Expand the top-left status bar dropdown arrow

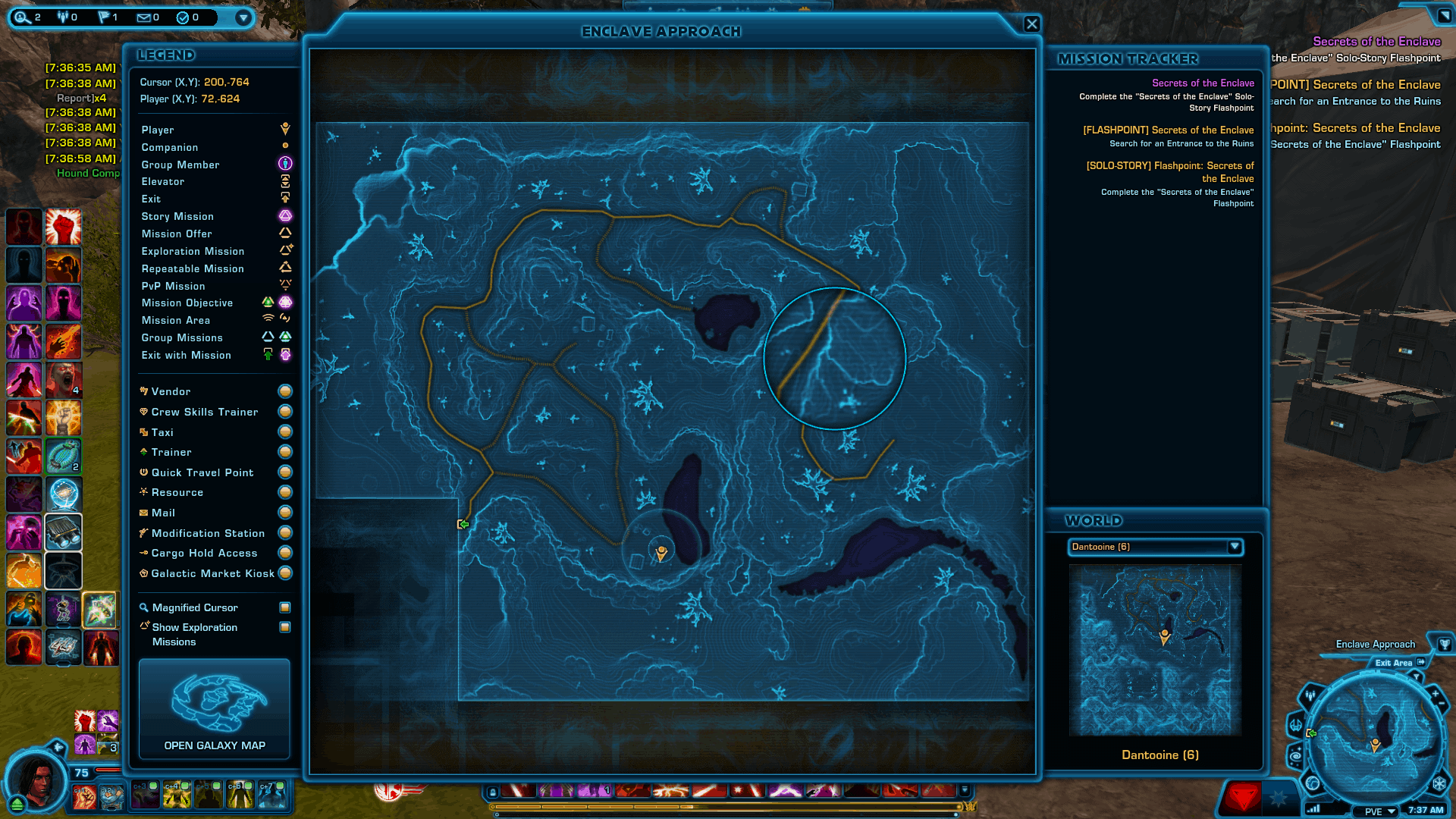pos(243,17)
